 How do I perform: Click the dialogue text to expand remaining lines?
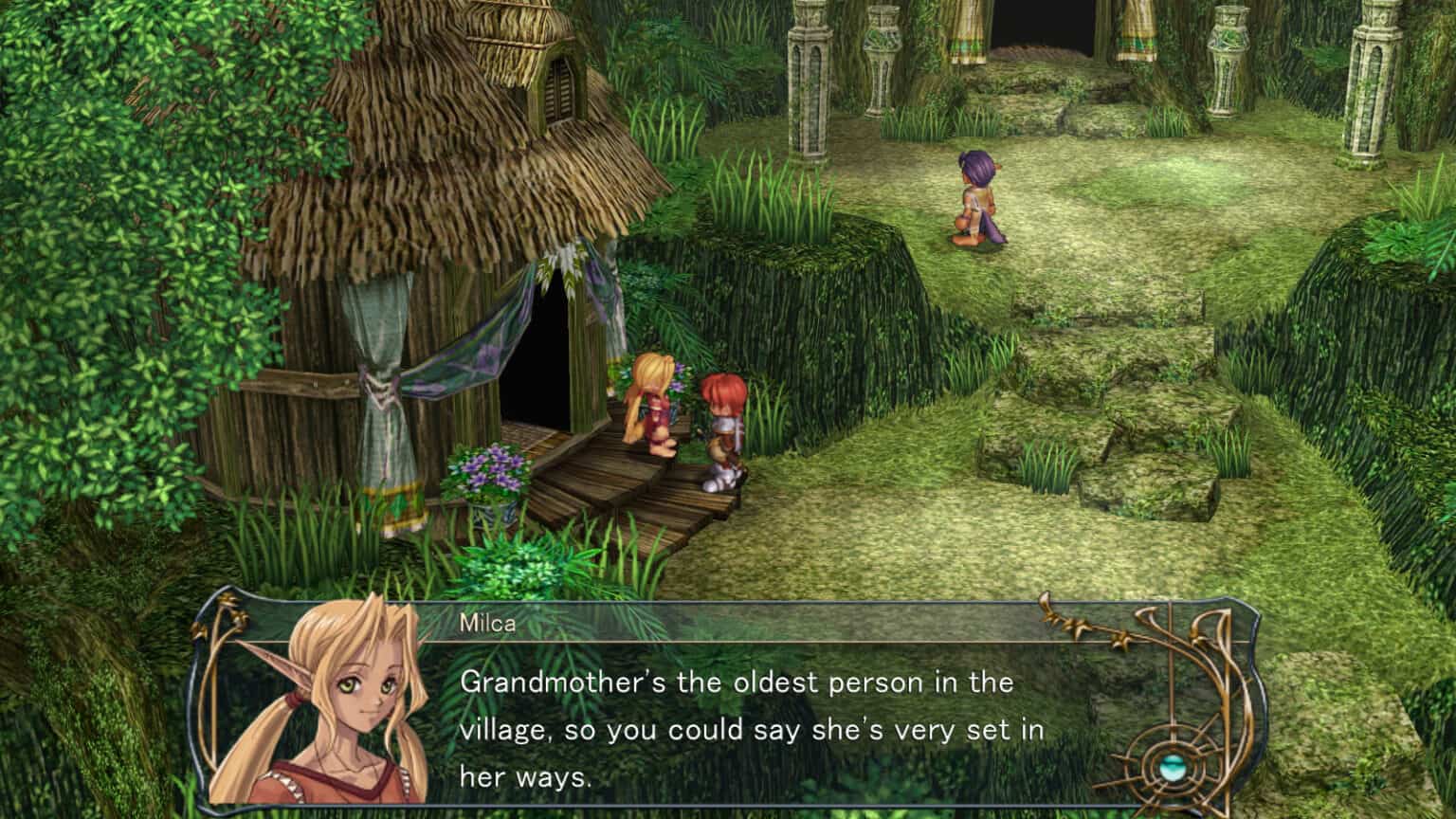749,730
